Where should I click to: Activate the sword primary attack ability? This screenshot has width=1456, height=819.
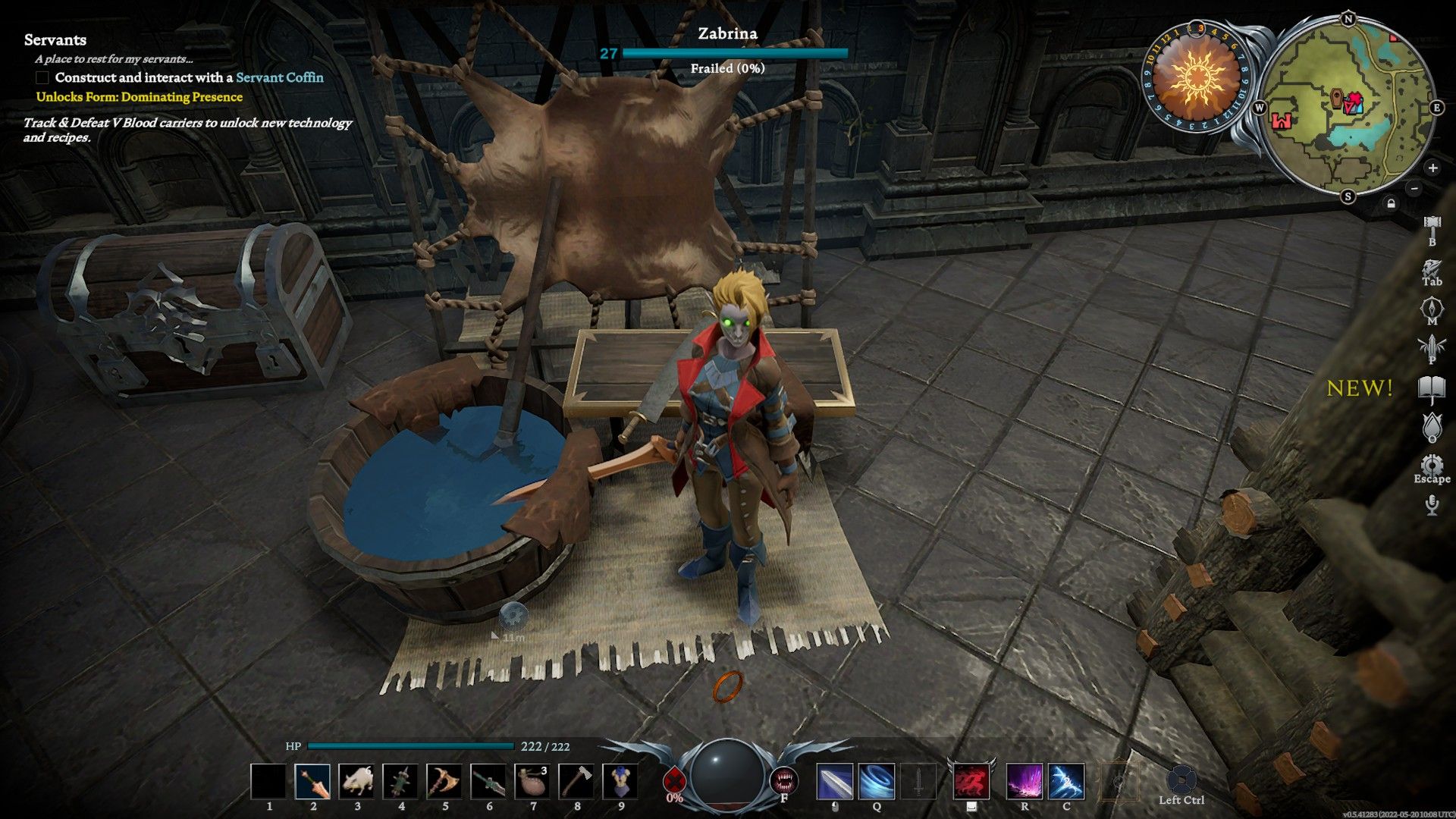(x=835, y=782)
